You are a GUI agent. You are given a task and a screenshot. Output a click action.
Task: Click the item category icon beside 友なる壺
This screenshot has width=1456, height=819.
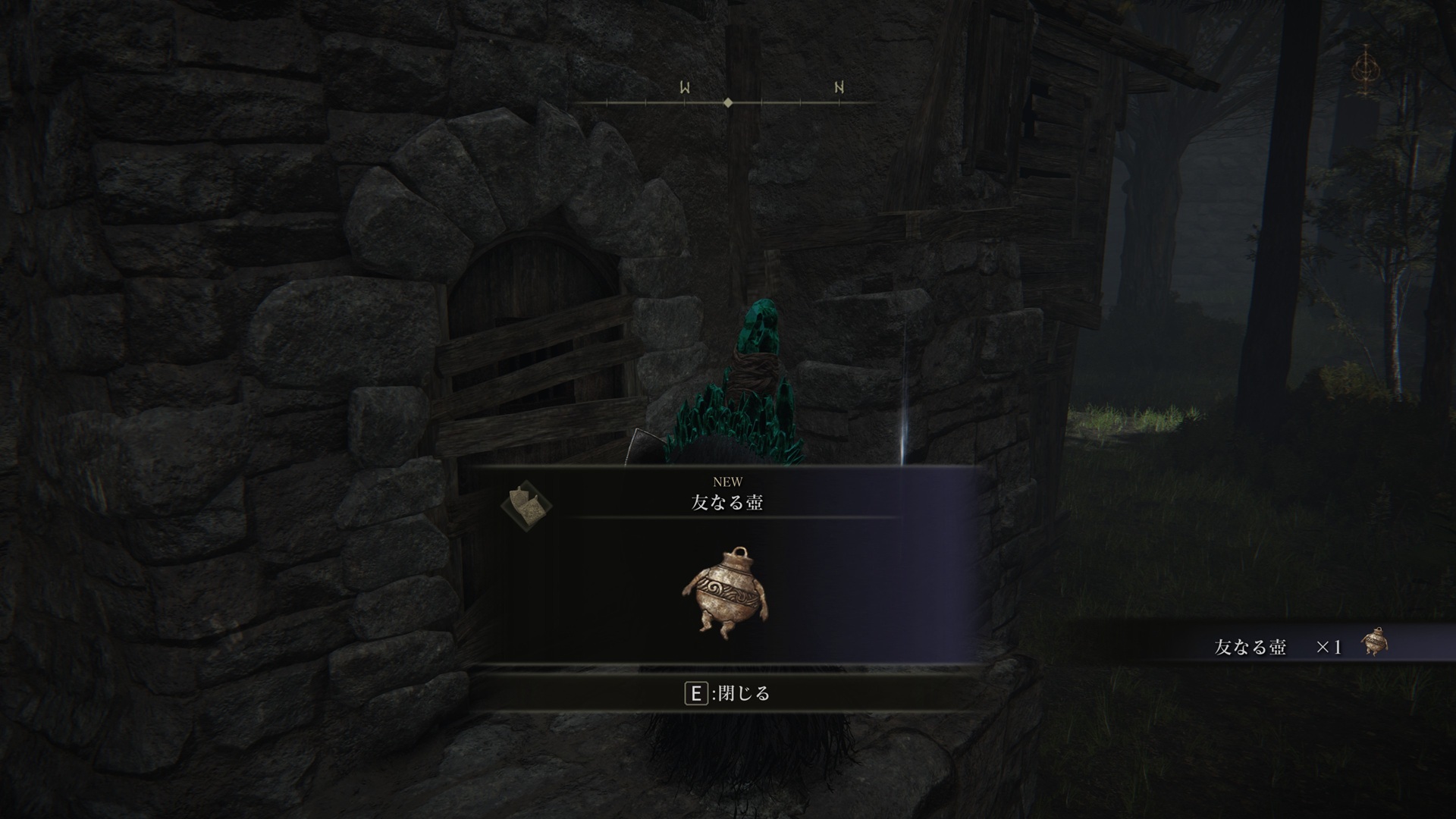click(x=526, y=502)
